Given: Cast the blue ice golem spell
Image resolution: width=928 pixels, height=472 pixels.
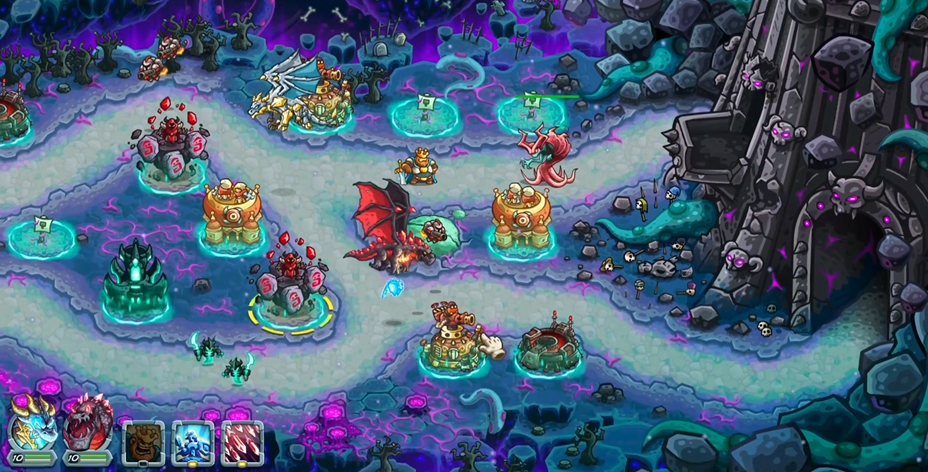Looking at the screenshot, I should click(x=192, y=440).
